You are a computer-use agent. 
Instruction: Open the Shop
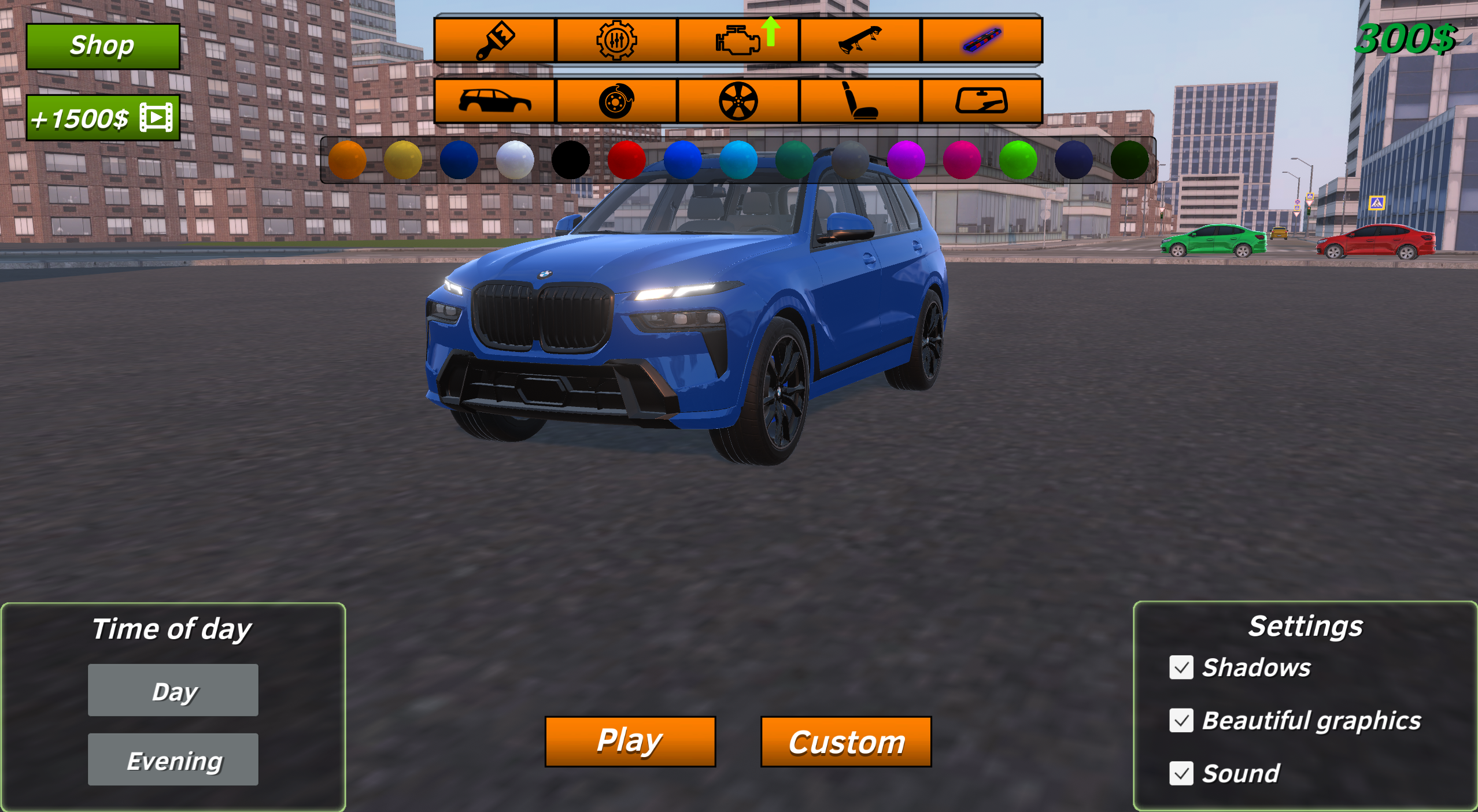103,45
